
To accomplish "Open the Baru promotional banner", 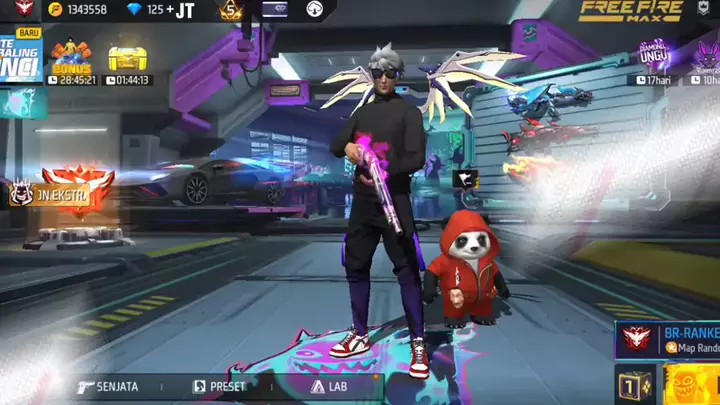I will click(20, 62).
